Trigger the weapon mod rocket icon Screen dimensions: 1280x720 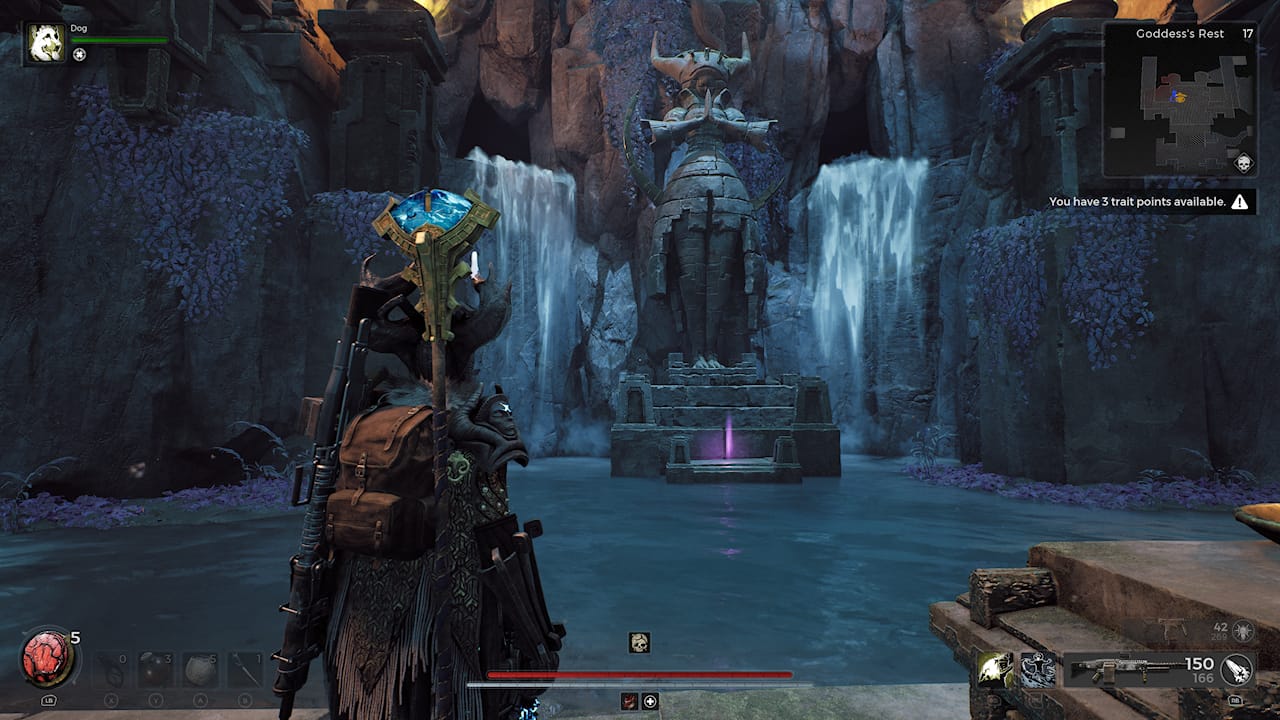[x=1237, y=669]
